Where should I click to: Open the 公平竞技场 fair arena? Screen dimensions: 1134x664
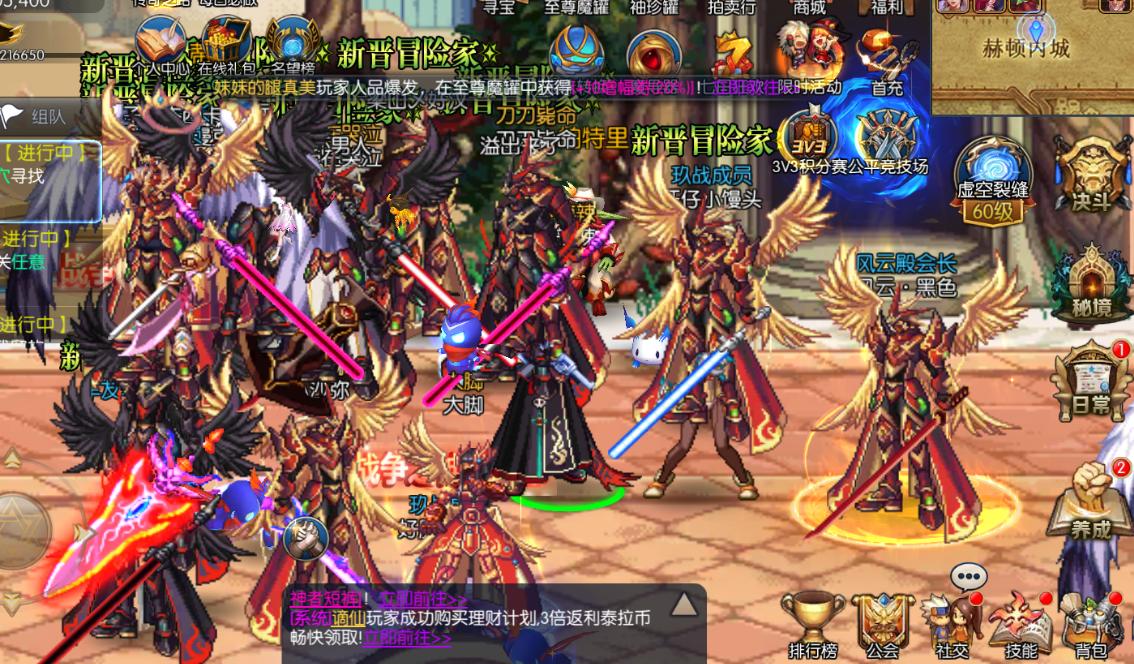tap(884, 135)
